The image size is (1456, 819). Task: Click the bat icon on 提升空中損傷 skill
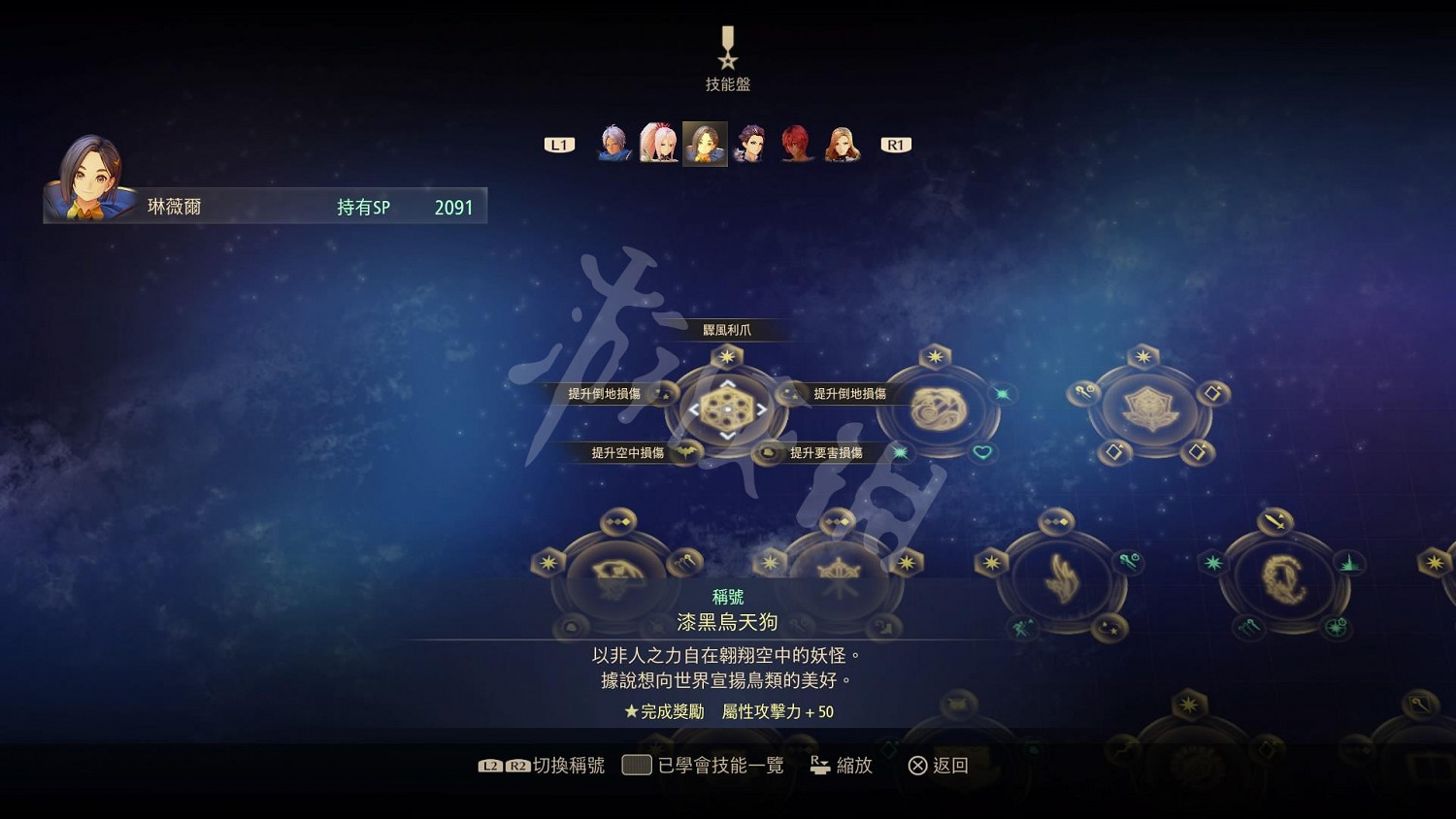684,452
